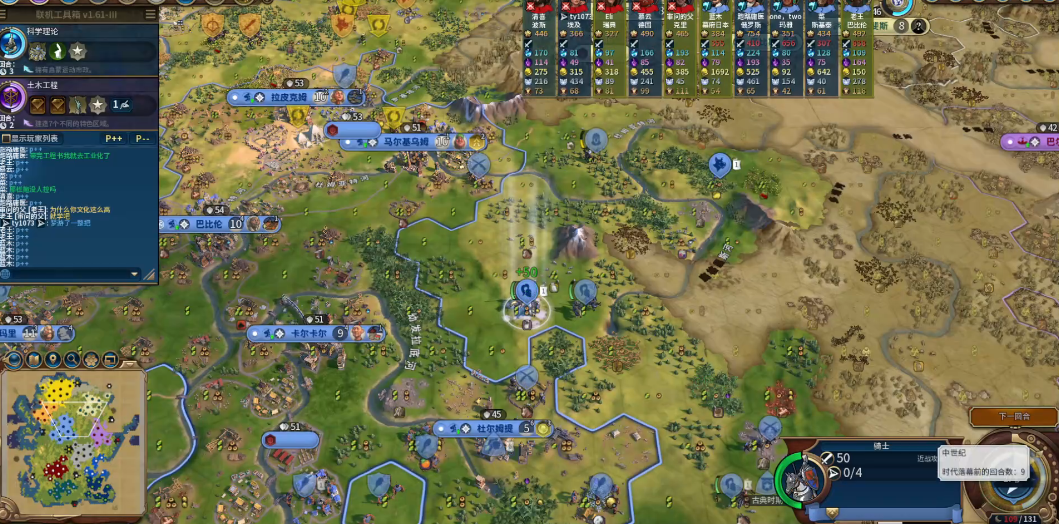Image resolution: width=1059 pixels, height=524 pixels.
Task: Open the map search magnifier tool
Action: point(72,359)
